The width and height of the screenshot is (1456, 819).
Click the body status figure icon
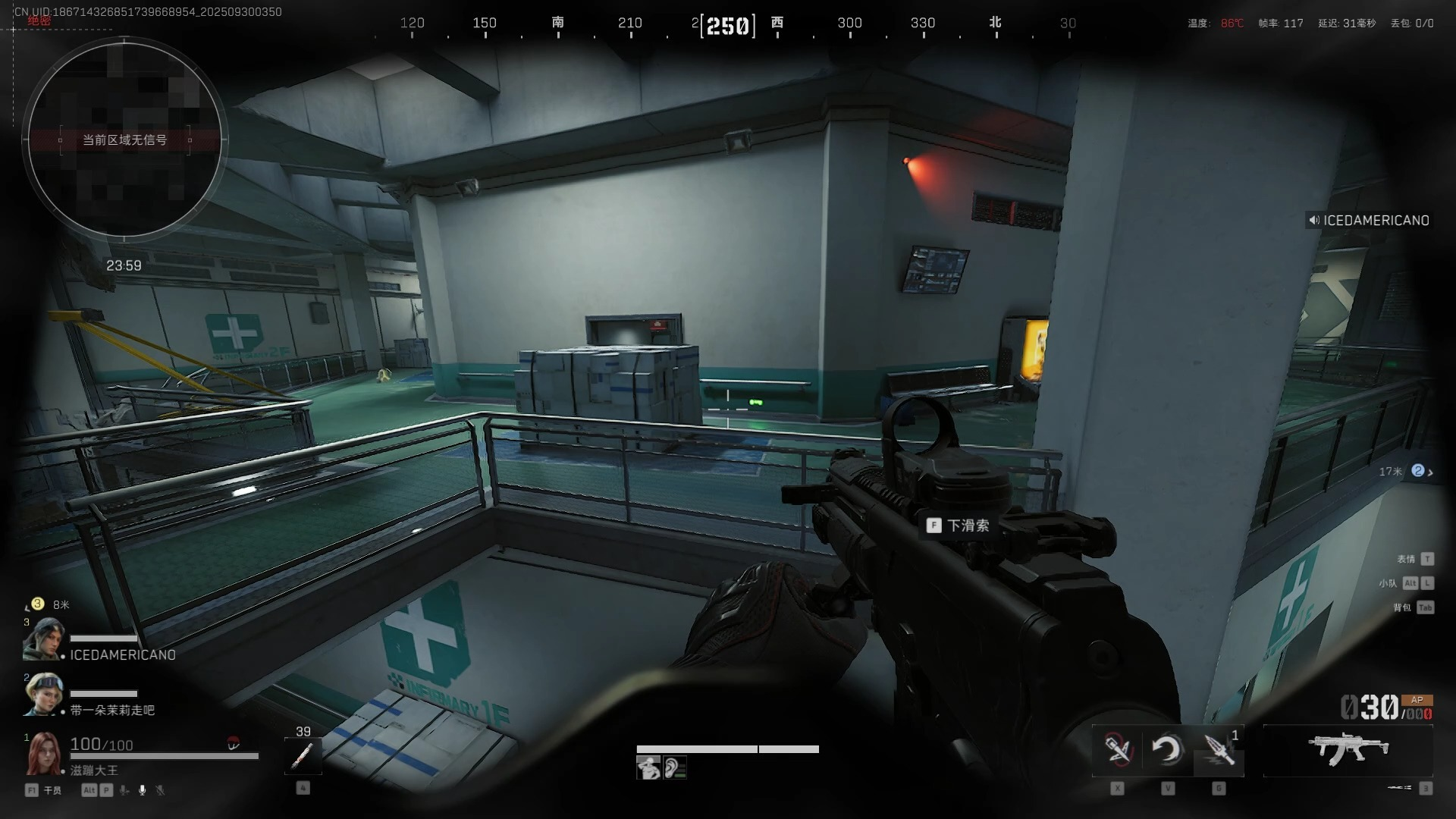point(648,768)
